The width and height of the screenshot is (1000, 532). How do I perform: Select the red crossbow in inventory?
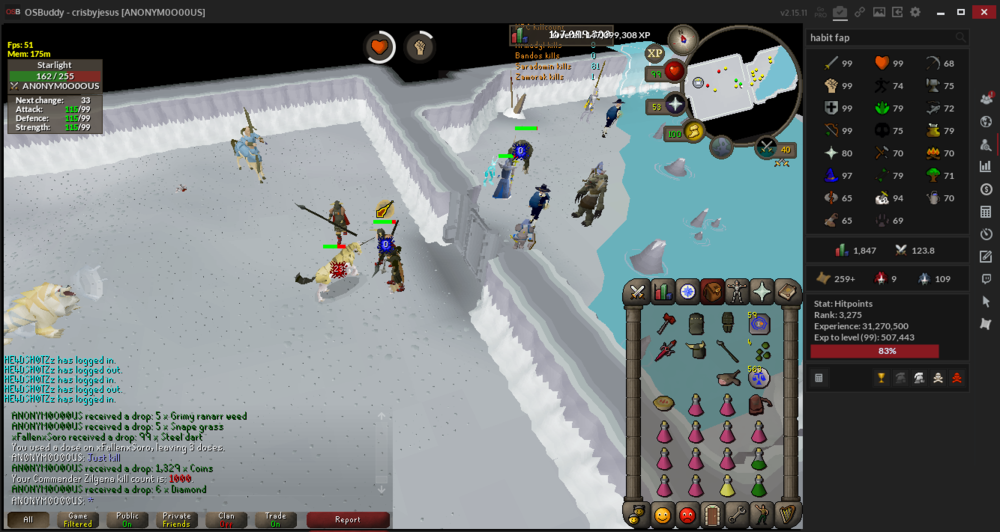click(667, 351)
